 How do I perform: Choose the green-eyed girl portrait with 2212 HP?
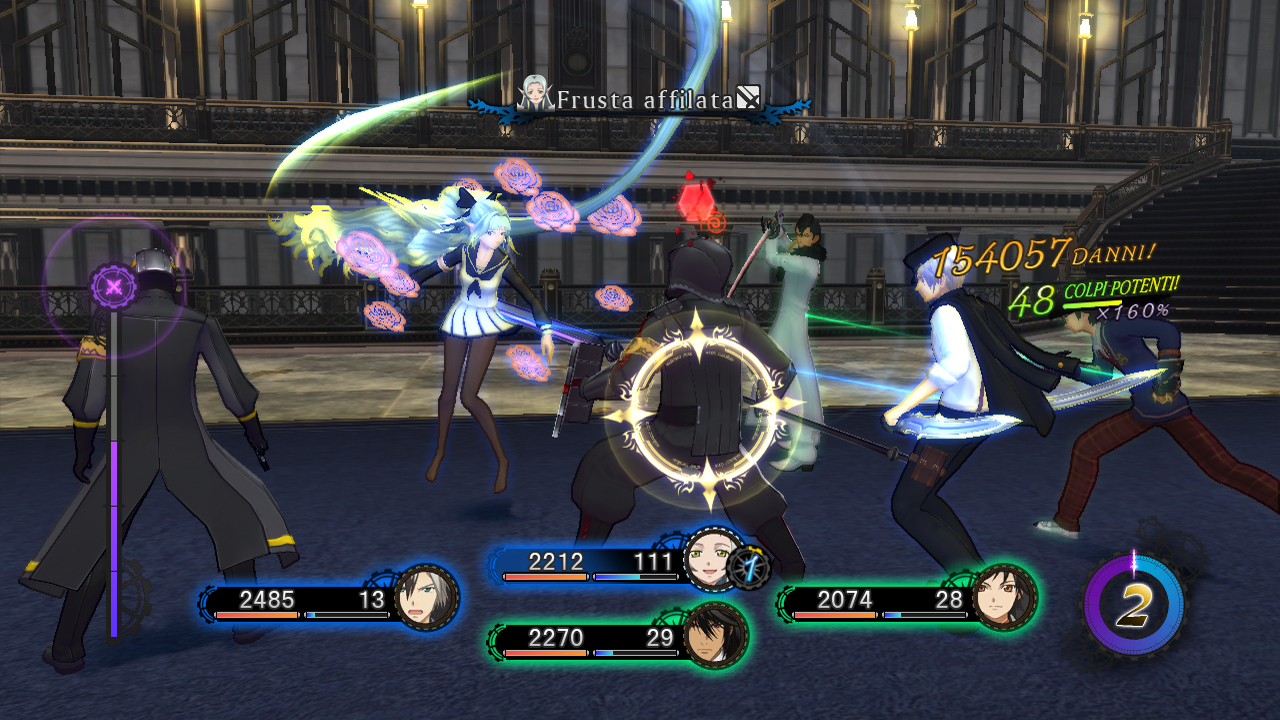[711, 559]
